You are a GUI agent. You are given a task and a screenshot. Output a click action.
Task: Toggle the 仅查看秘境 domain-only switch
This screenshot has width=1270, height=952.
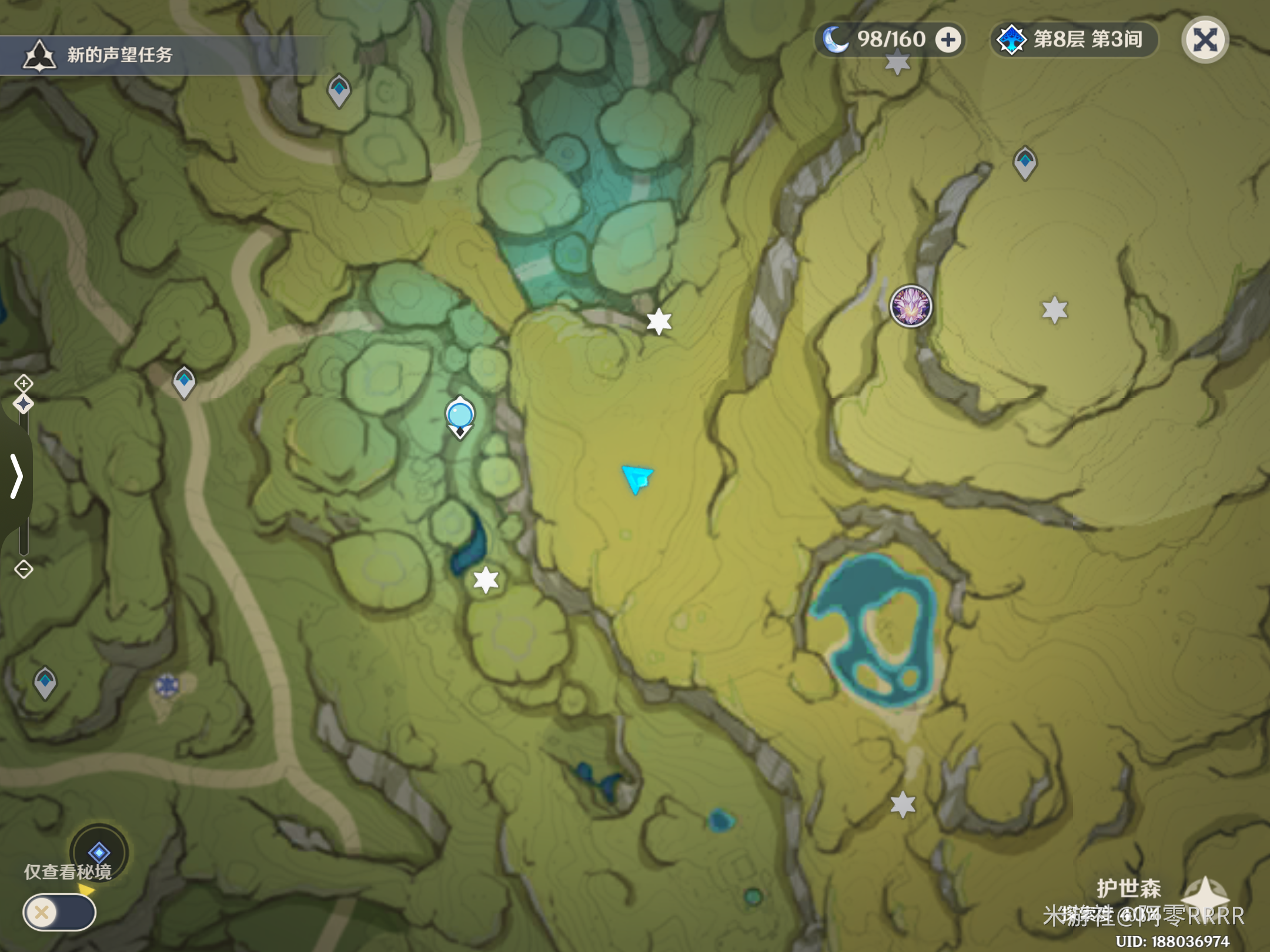coord(59,912)
